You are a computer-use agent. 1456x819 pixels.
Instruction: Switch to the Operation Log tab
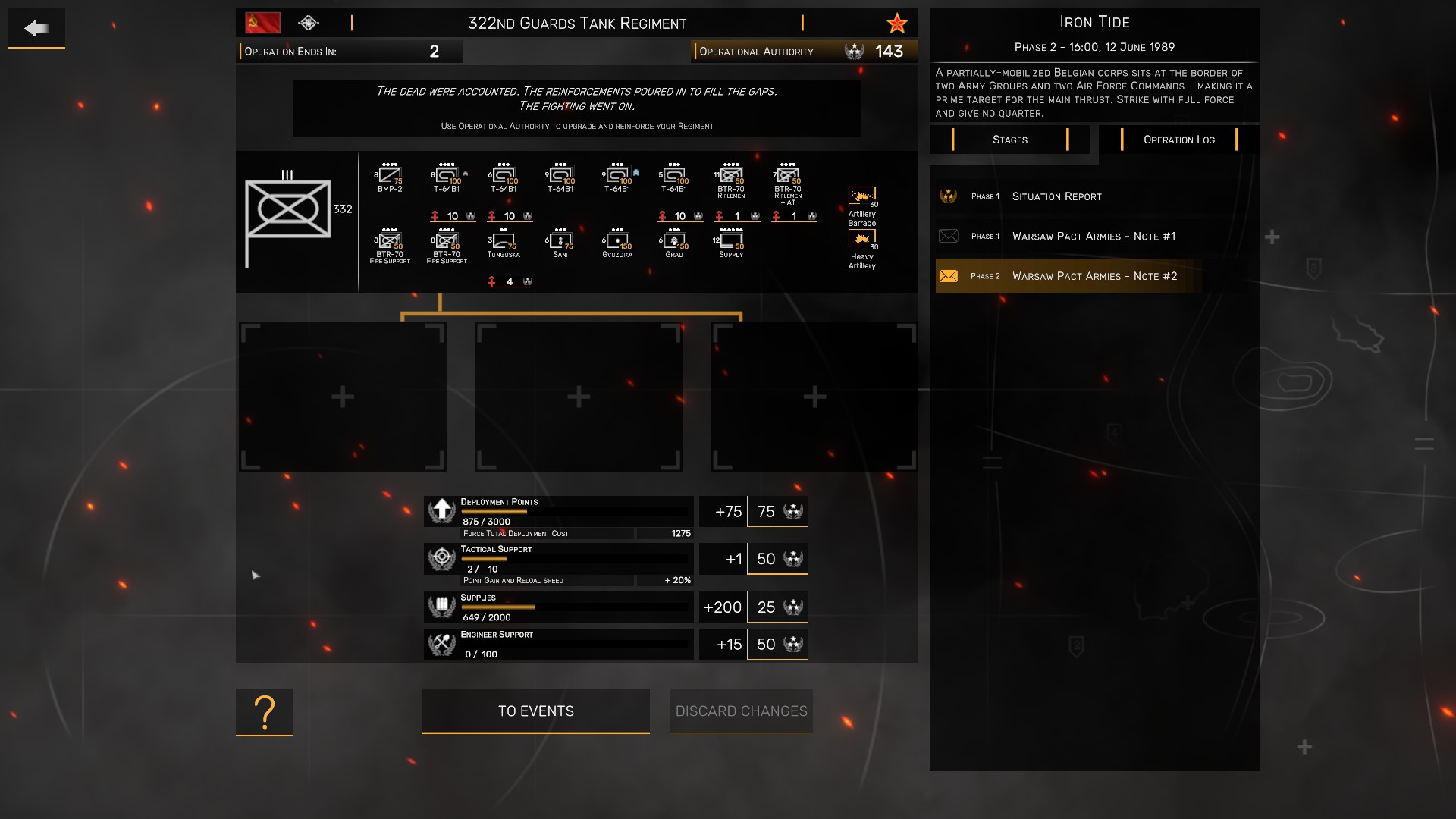click(1178, 140)
